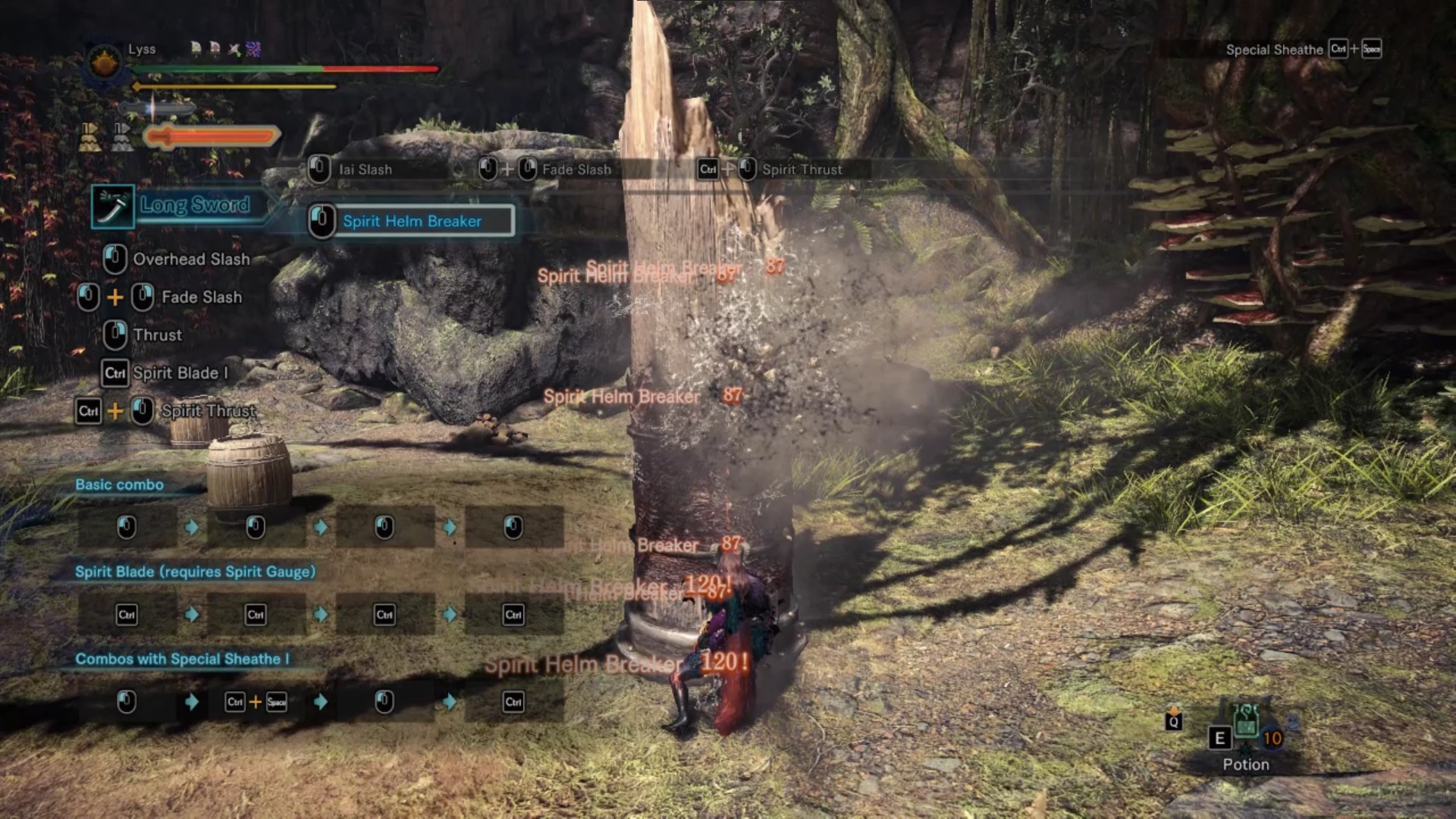This screenshot has height=819, width=1456.
Task: Open the Basic combo section heading
Action: click(119, 485)
